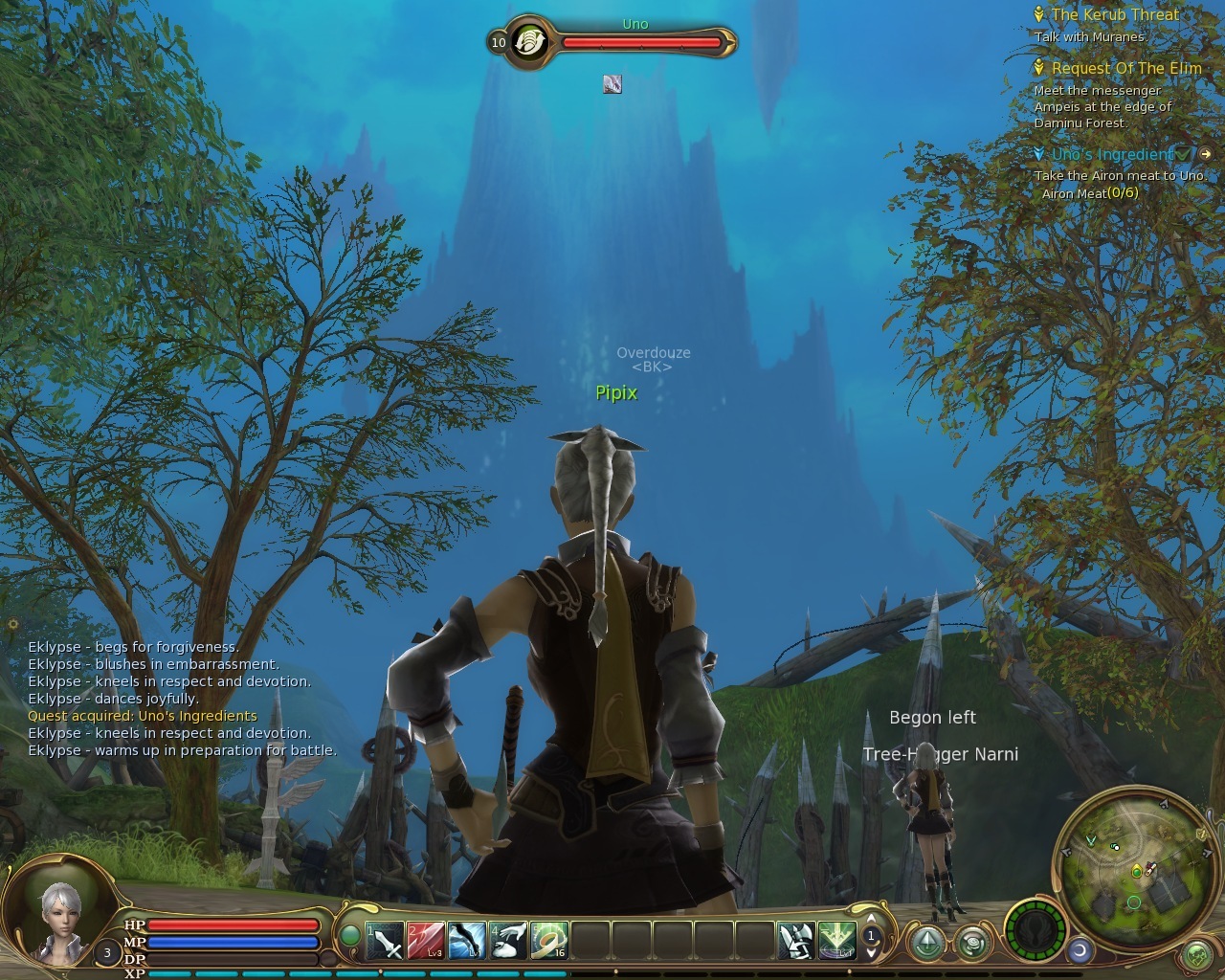Trigger the blue kick skill in slot 3
Viewport: 1225px width, 980px height.
coord(467,941)
